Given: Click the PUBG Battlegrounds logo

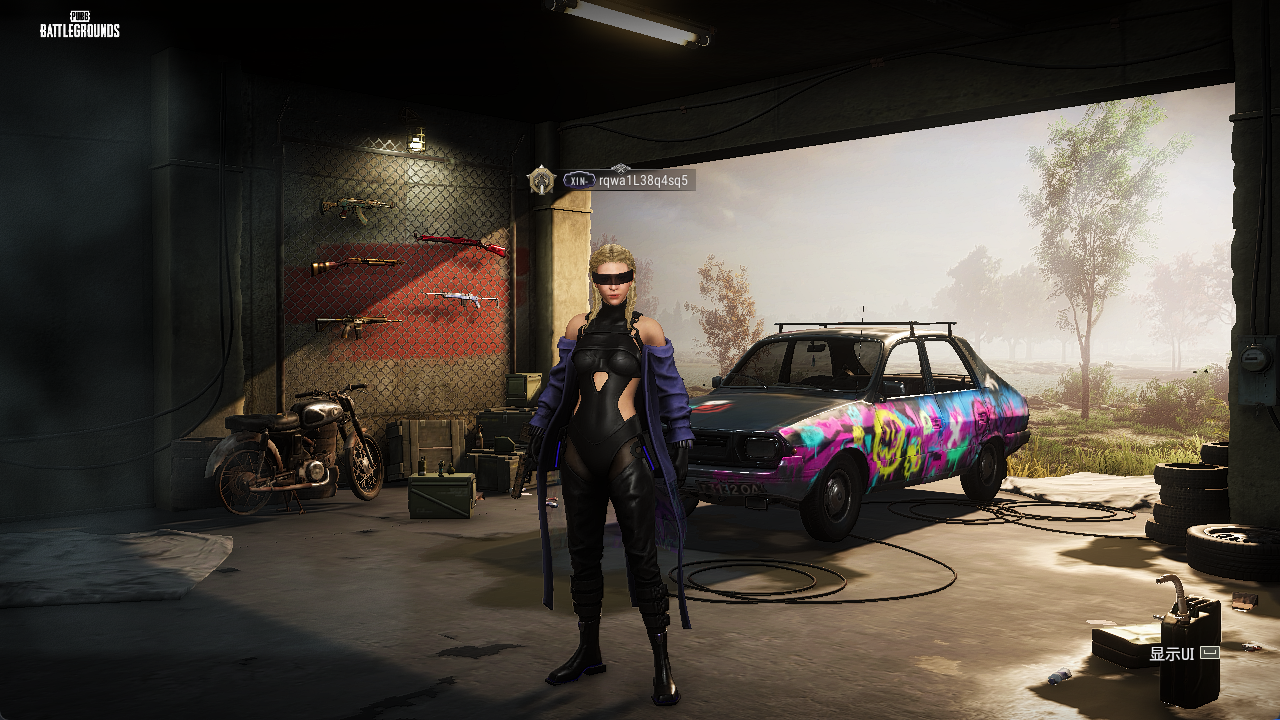Looking at the screenshot, I should coord(80,24).
